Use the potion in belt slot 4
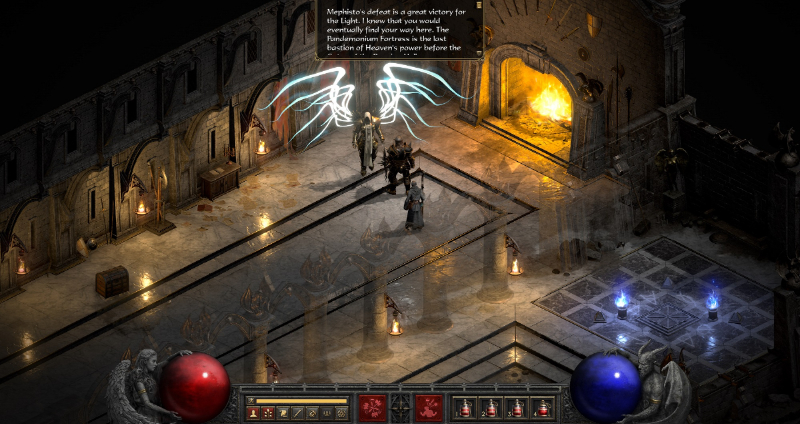 (x=542, y=407)
